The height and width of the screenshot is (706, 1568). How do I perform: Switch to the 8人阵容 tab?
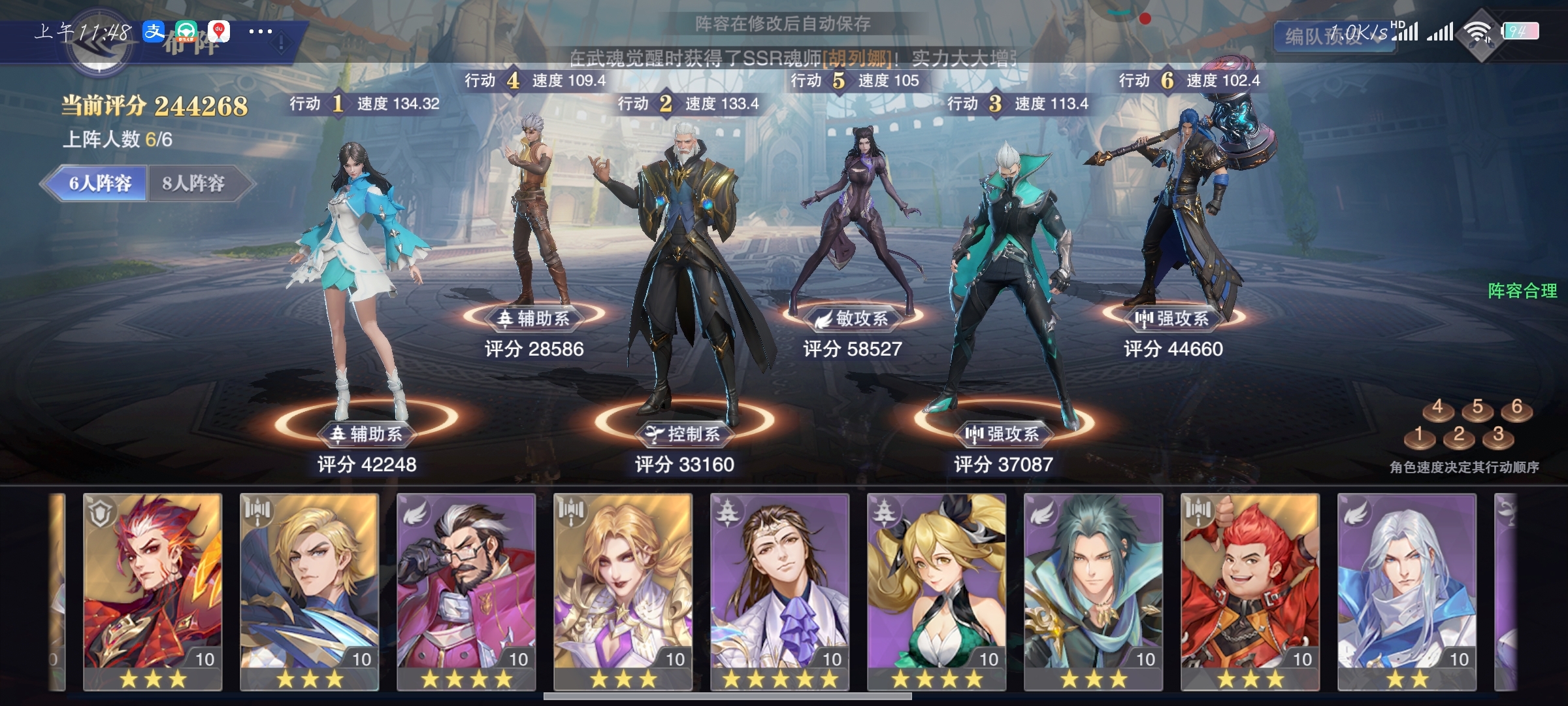coord(194,183)
